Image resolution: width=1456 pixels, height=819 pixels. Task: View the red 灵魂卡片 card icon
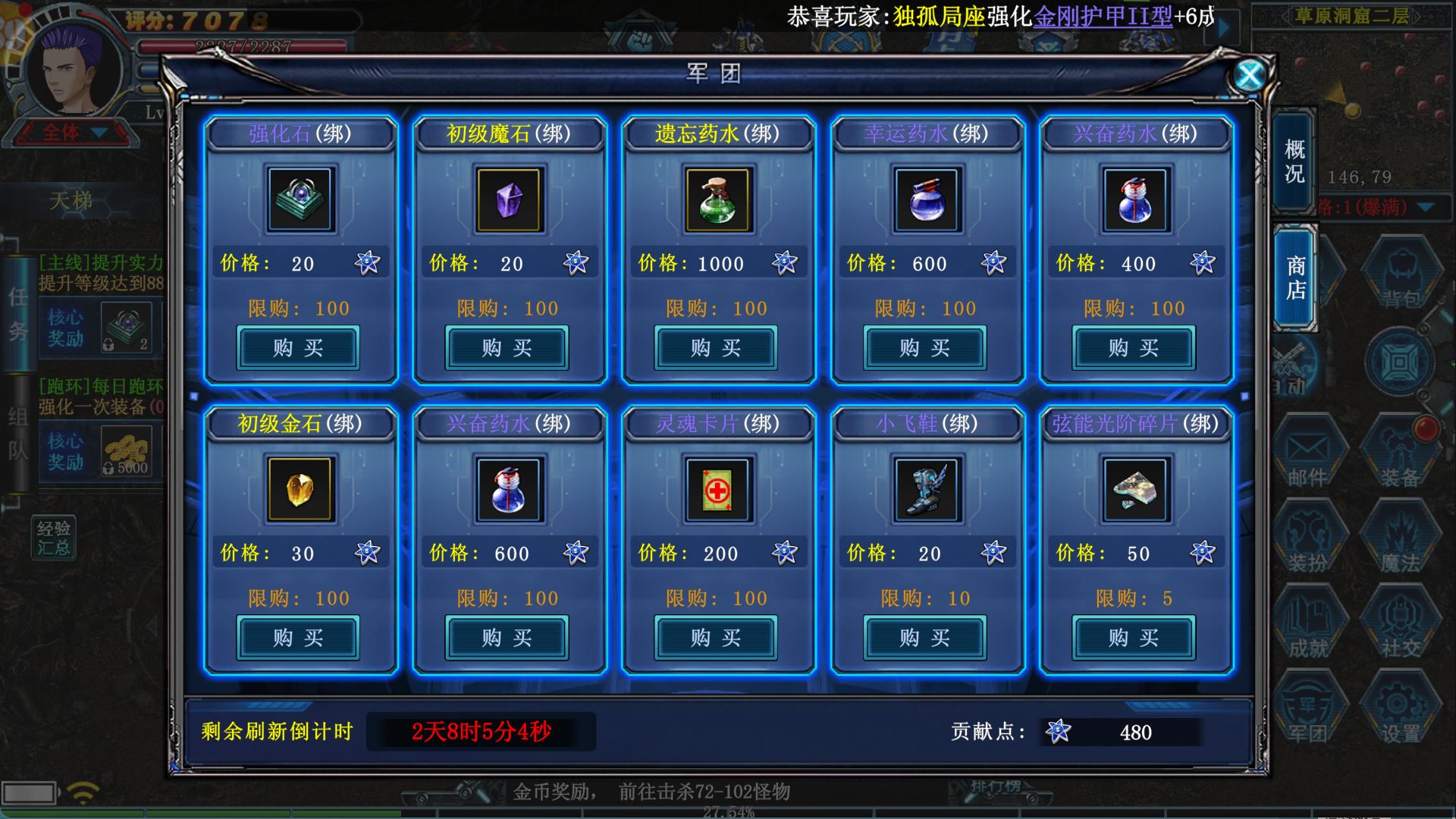(x=717, y=490)
